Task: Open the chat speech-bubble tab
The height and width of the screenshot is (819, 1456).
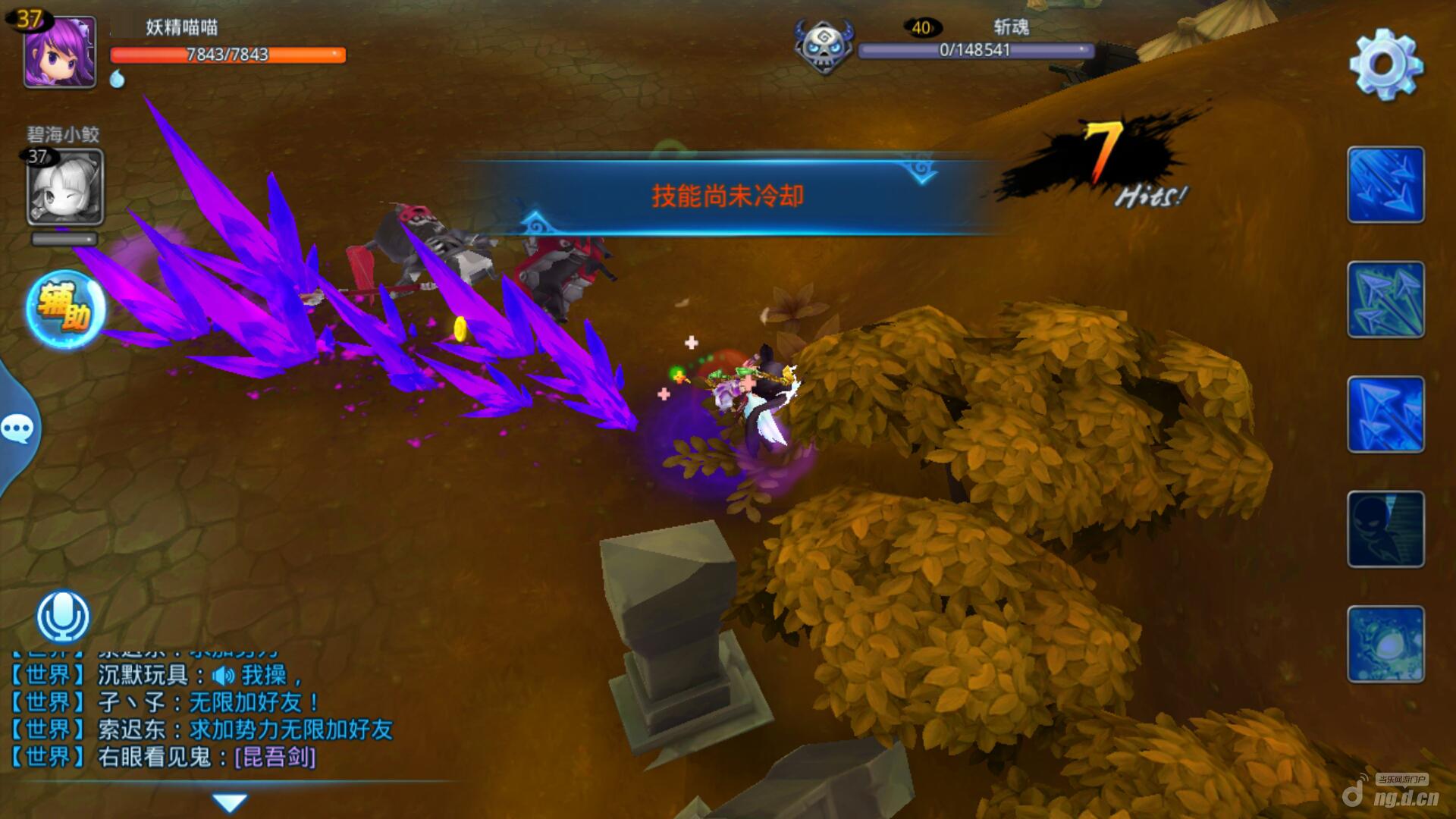Action: point(17,429)
